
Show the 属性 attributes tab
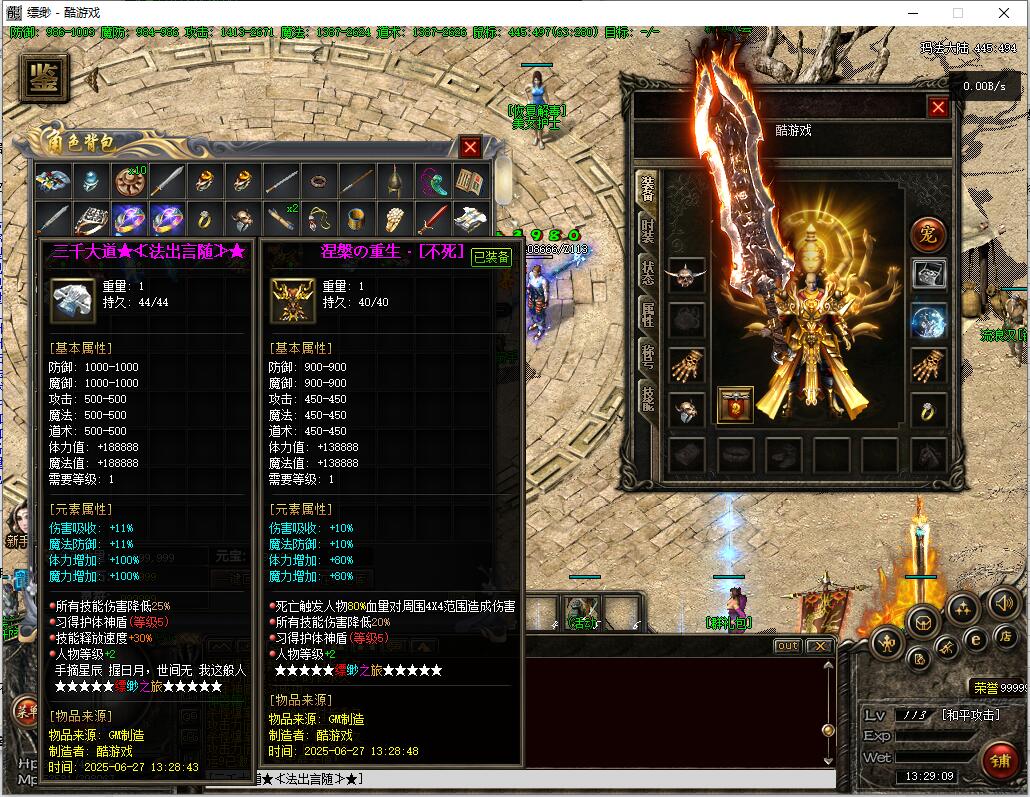point(648,316)
